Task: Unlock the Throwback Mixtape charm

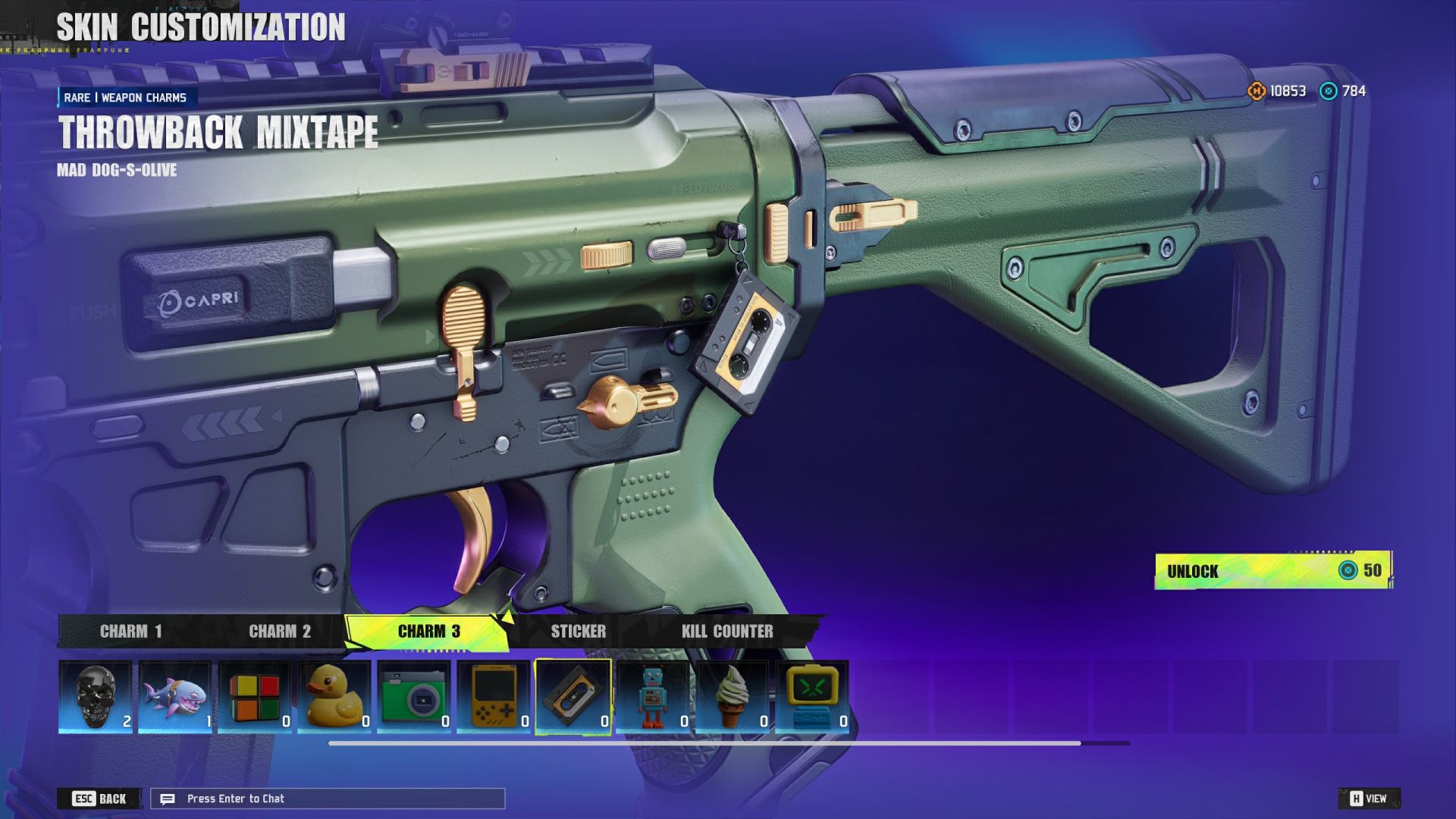Action: pos(1272,570)
